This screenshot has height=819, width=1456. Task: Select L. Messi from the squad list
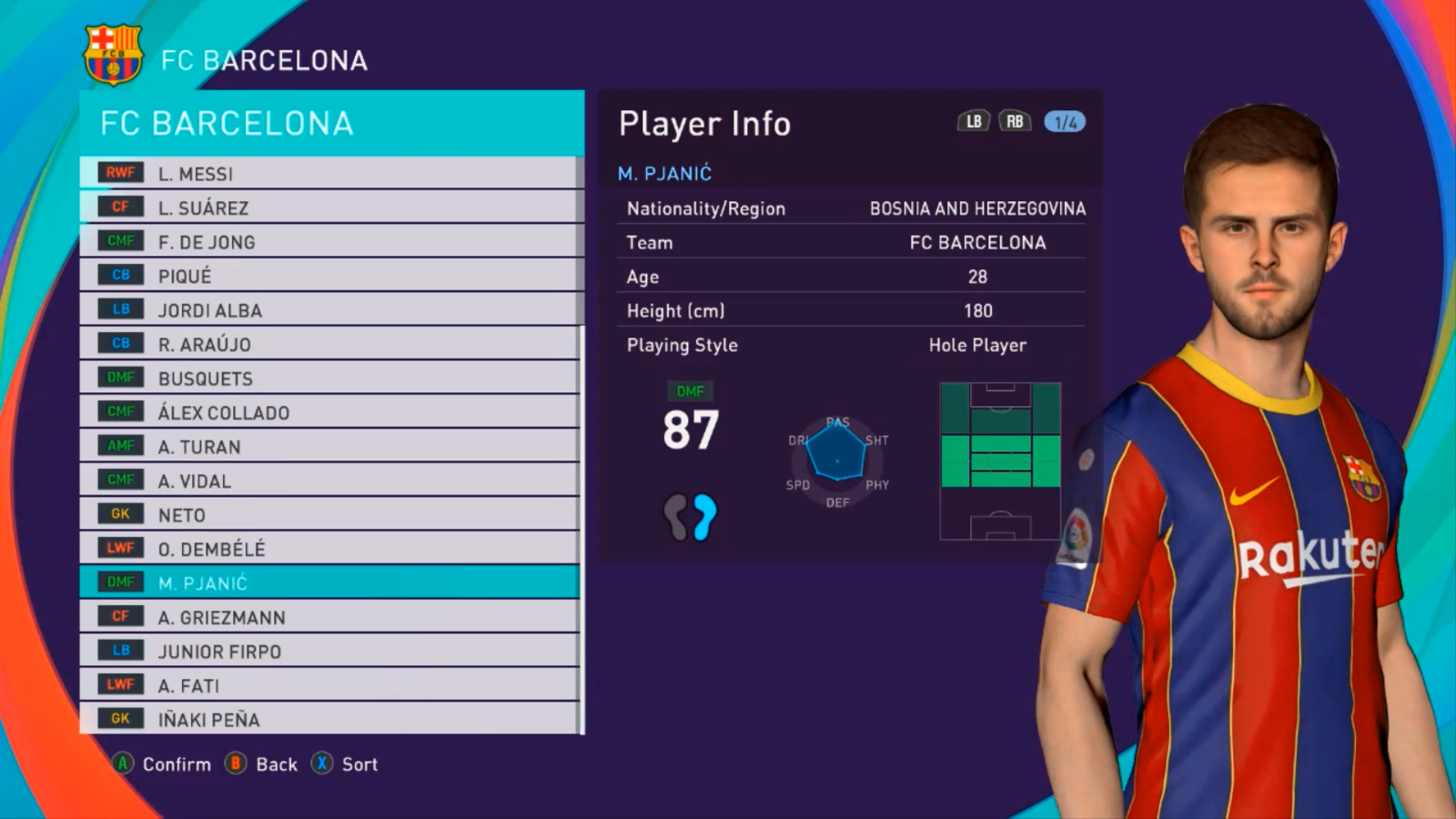(328, 173)
